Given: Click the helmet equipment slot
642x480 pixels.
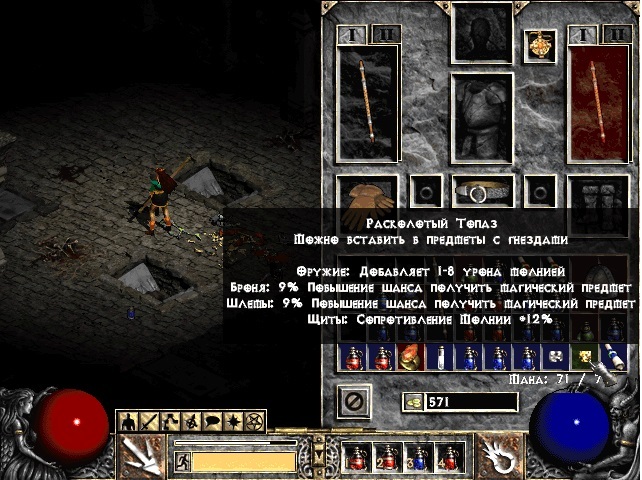Looking at the screenshot, I should coord(482,32).
